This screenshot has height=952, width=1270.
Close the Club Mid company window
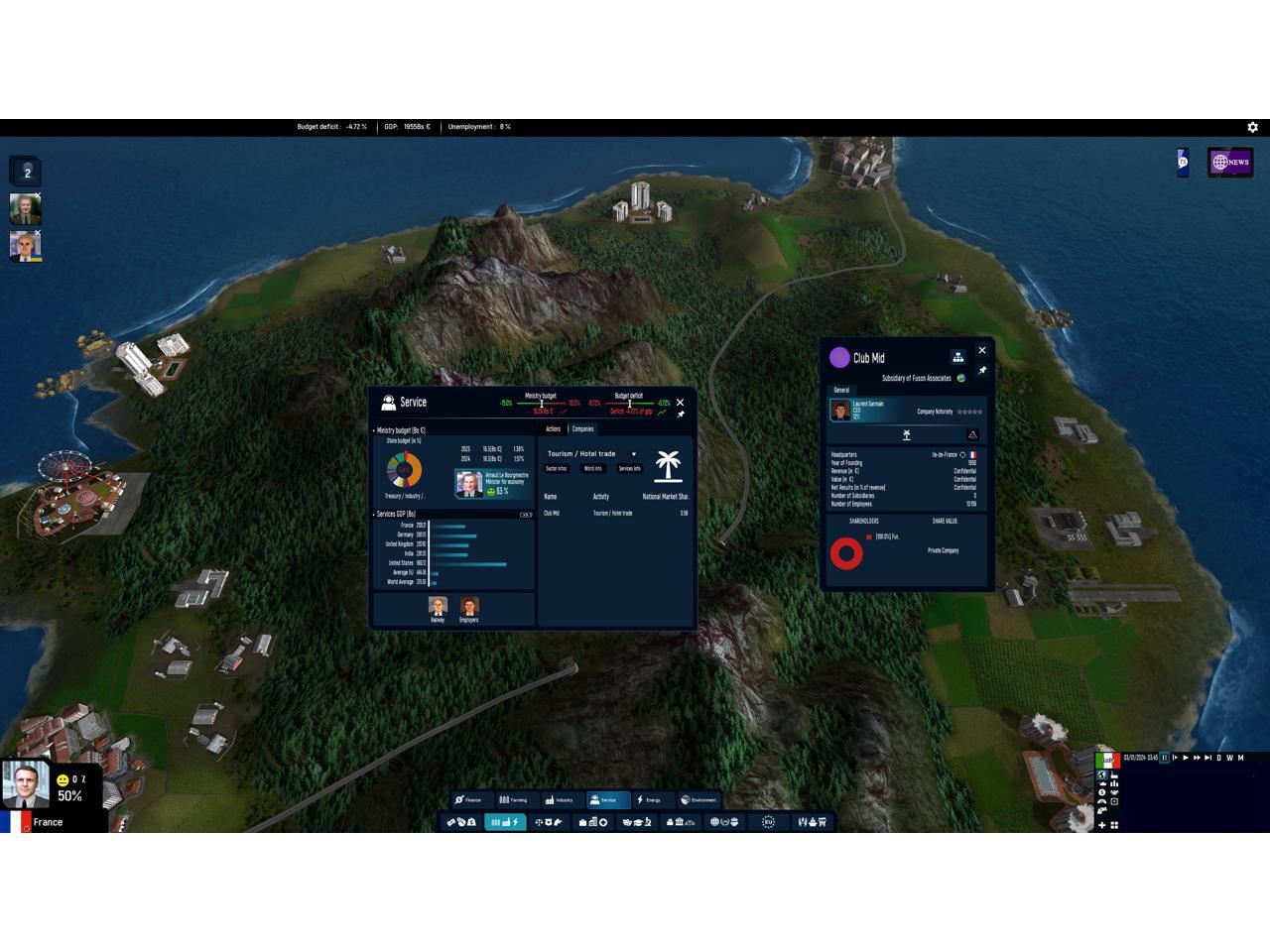982,350
